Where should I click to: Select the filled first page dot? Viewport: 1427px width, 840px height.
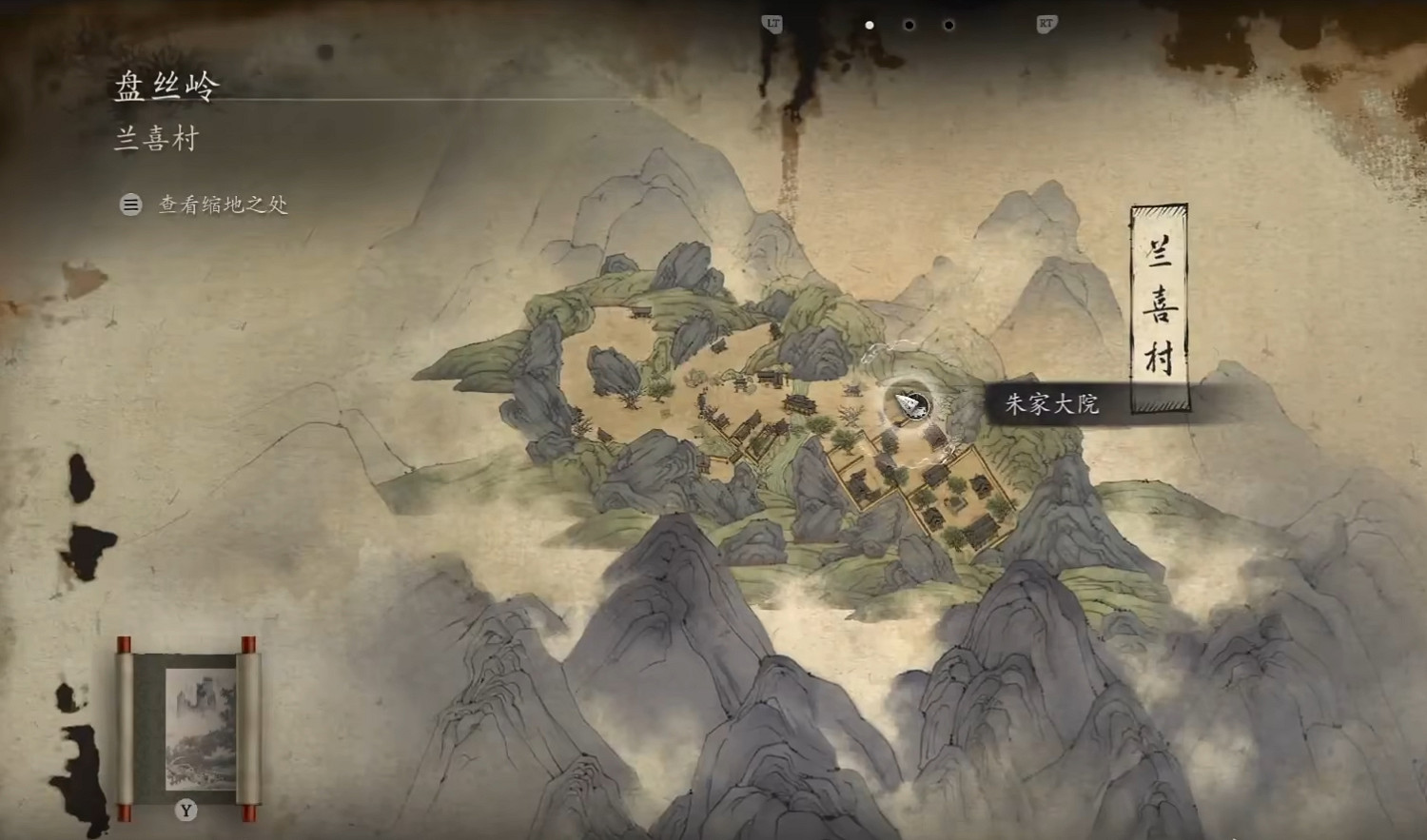[870, 26]
